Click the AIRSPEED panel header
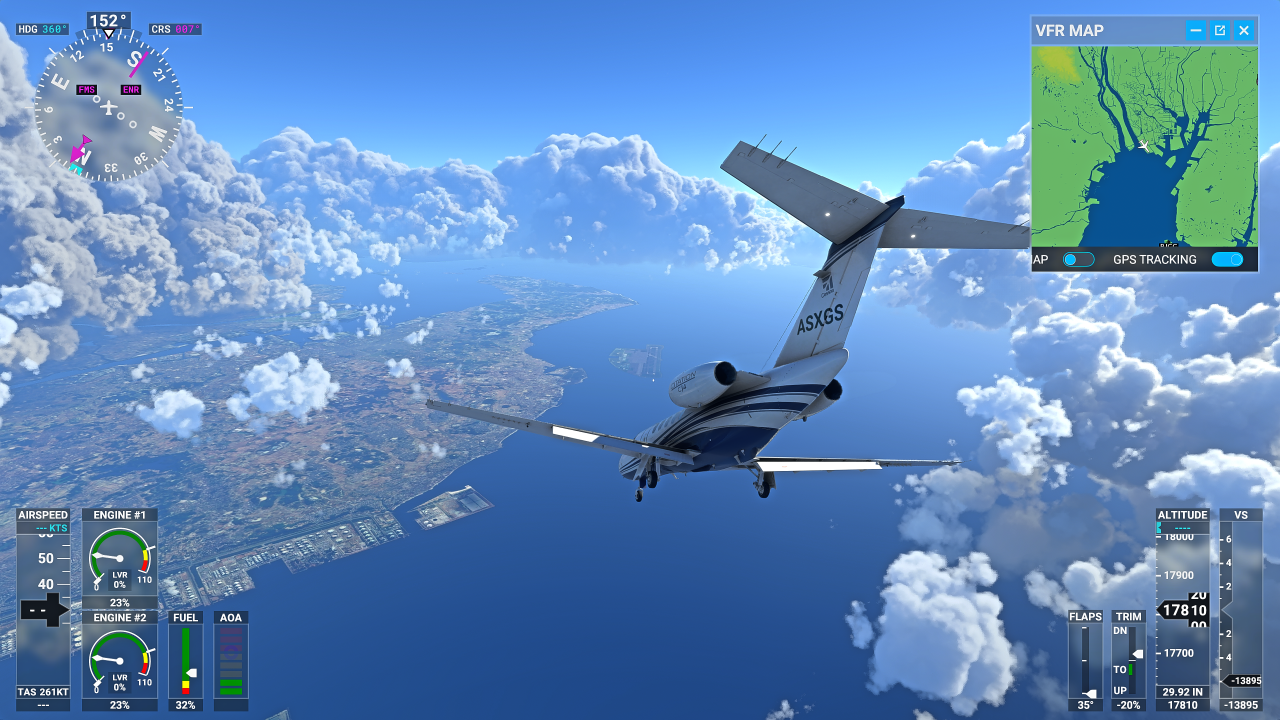 coord(45,514)
